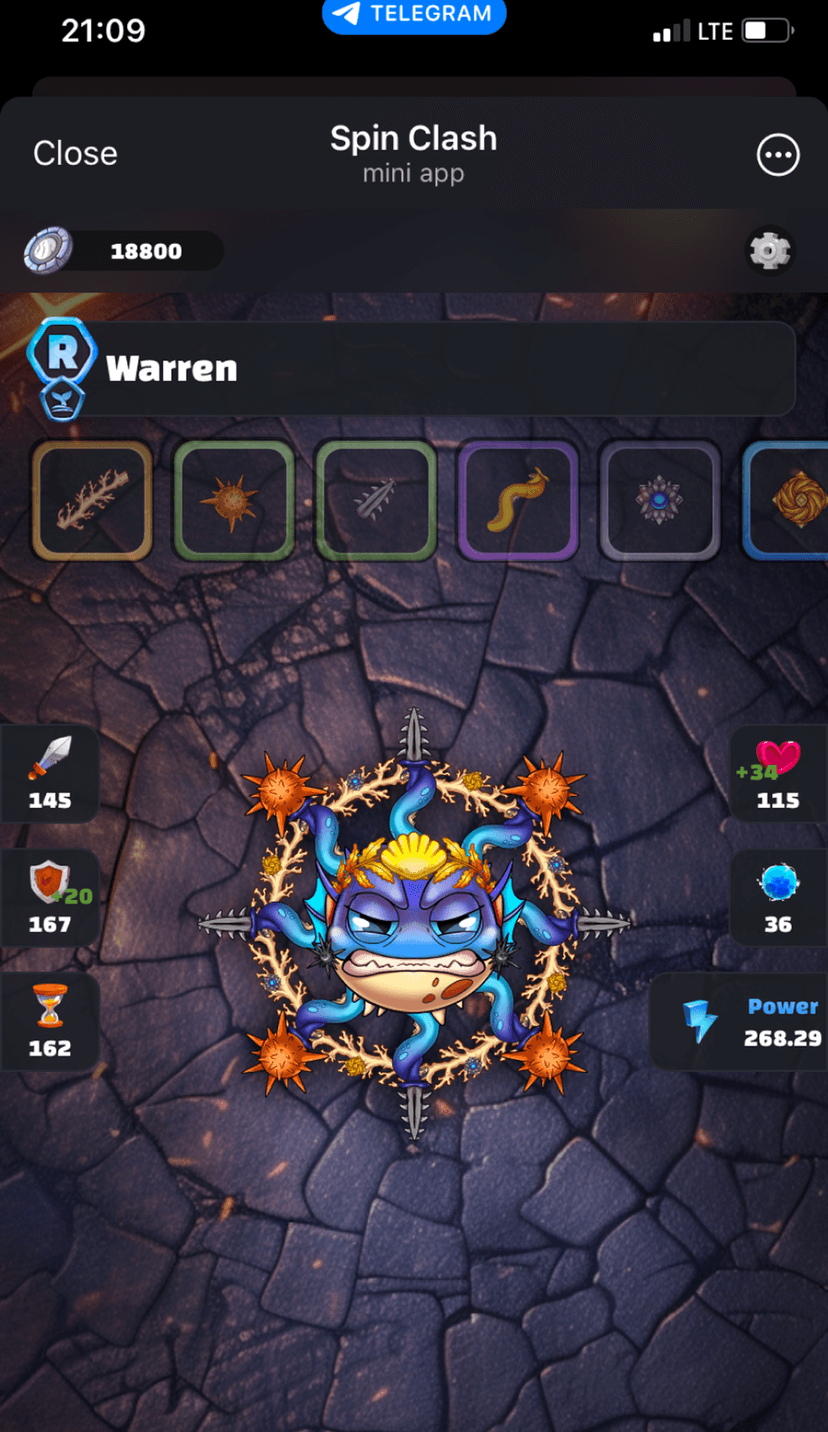Tap the silver coin currency icon
This screenshot has height=1432, width=828.
[x=49, y=250]
